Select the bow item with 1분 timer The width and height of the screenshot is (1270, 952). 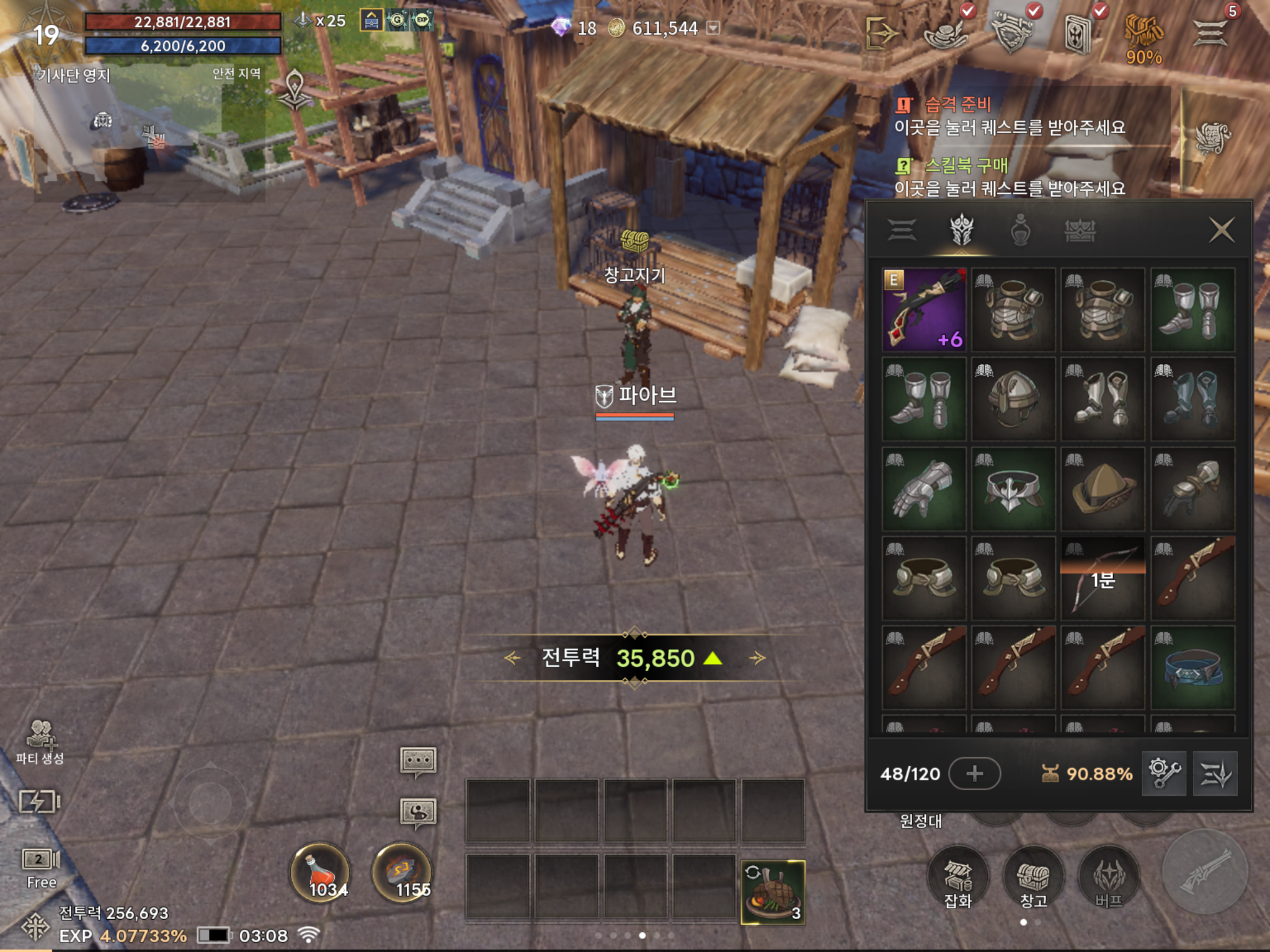1103,578
